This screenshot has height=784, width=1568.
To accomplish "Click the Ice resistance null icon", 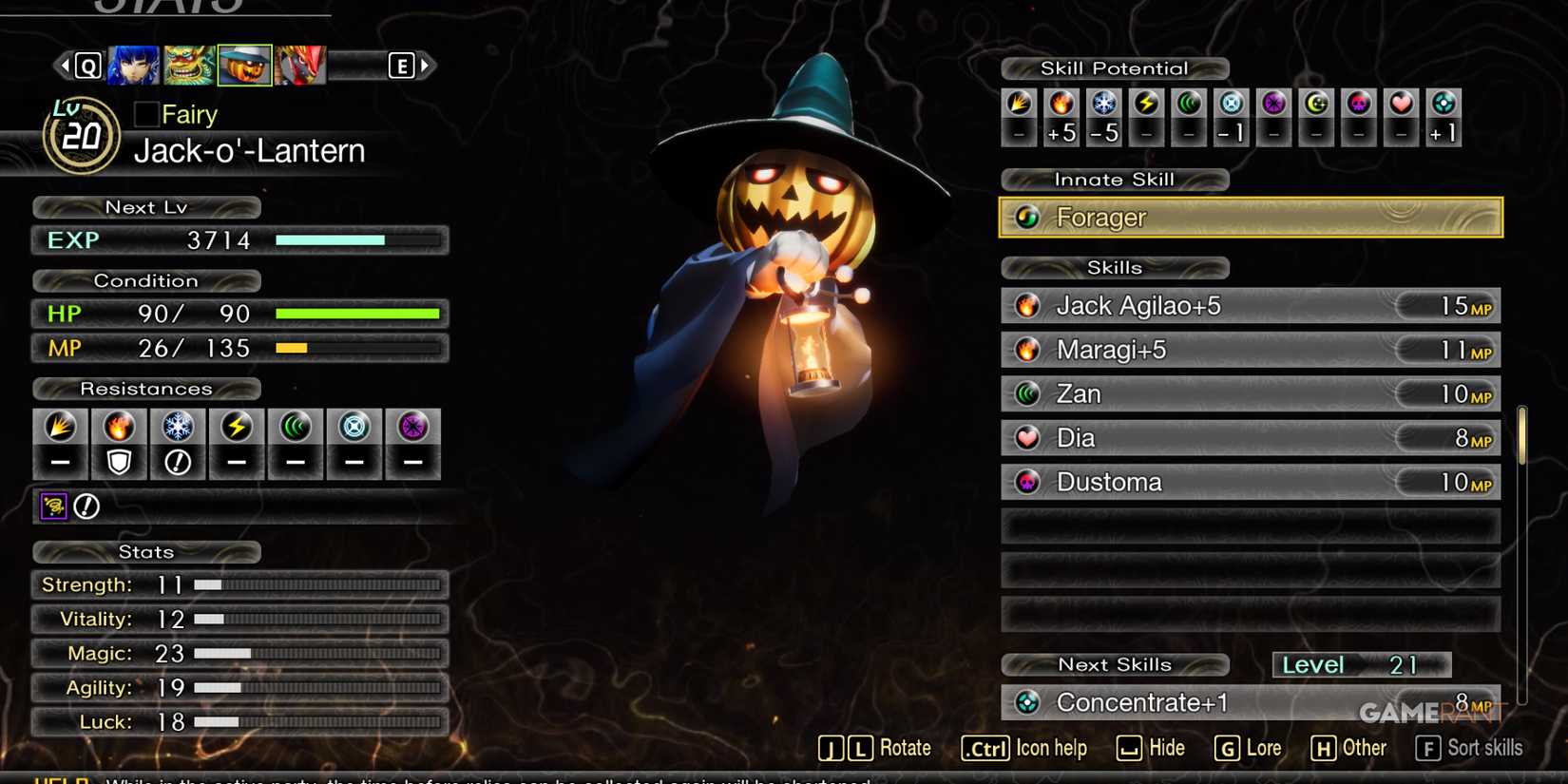I will point(178,443).
